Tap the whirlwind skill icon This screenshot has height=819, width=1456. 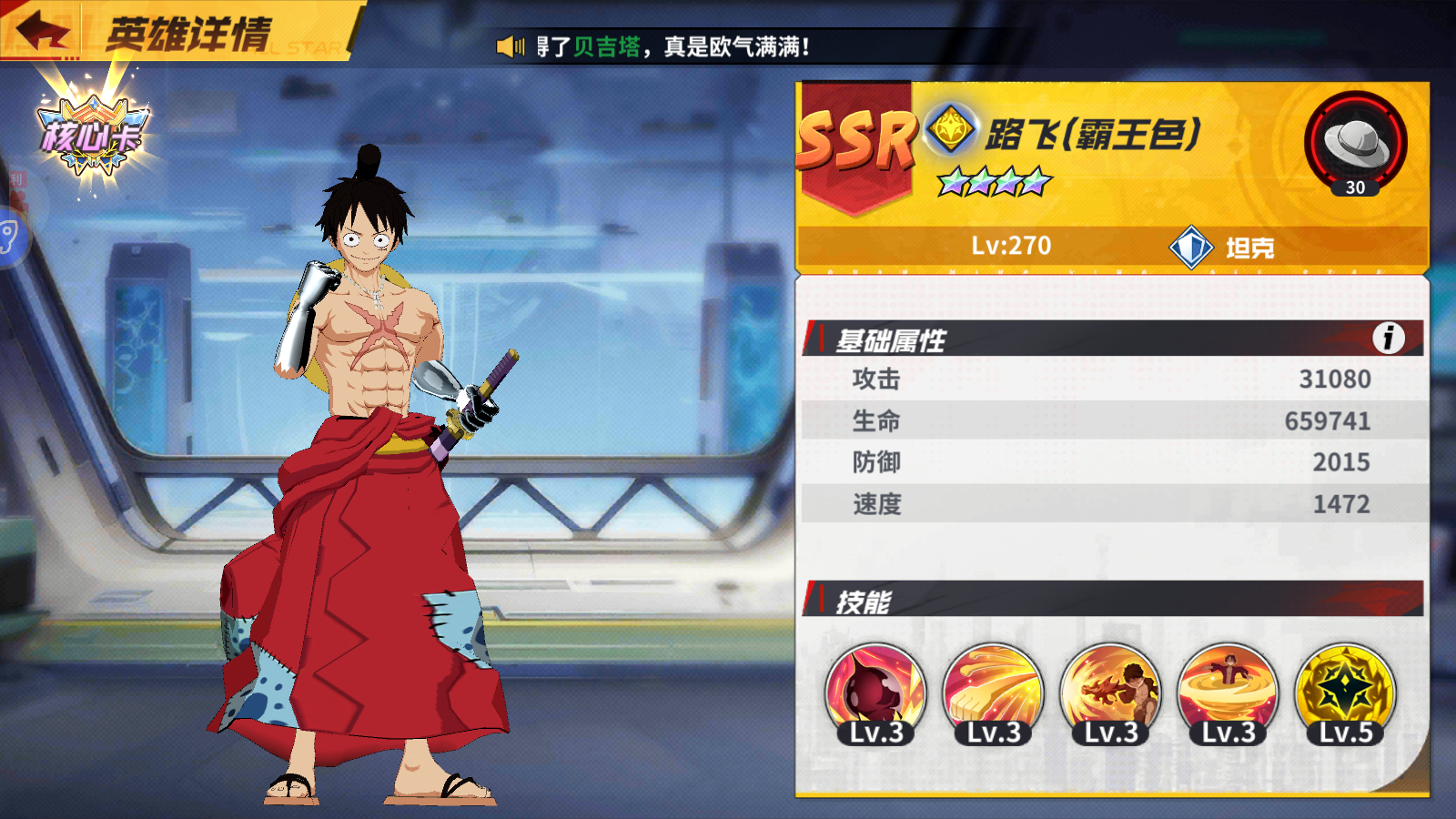(x=1230, y=693)
